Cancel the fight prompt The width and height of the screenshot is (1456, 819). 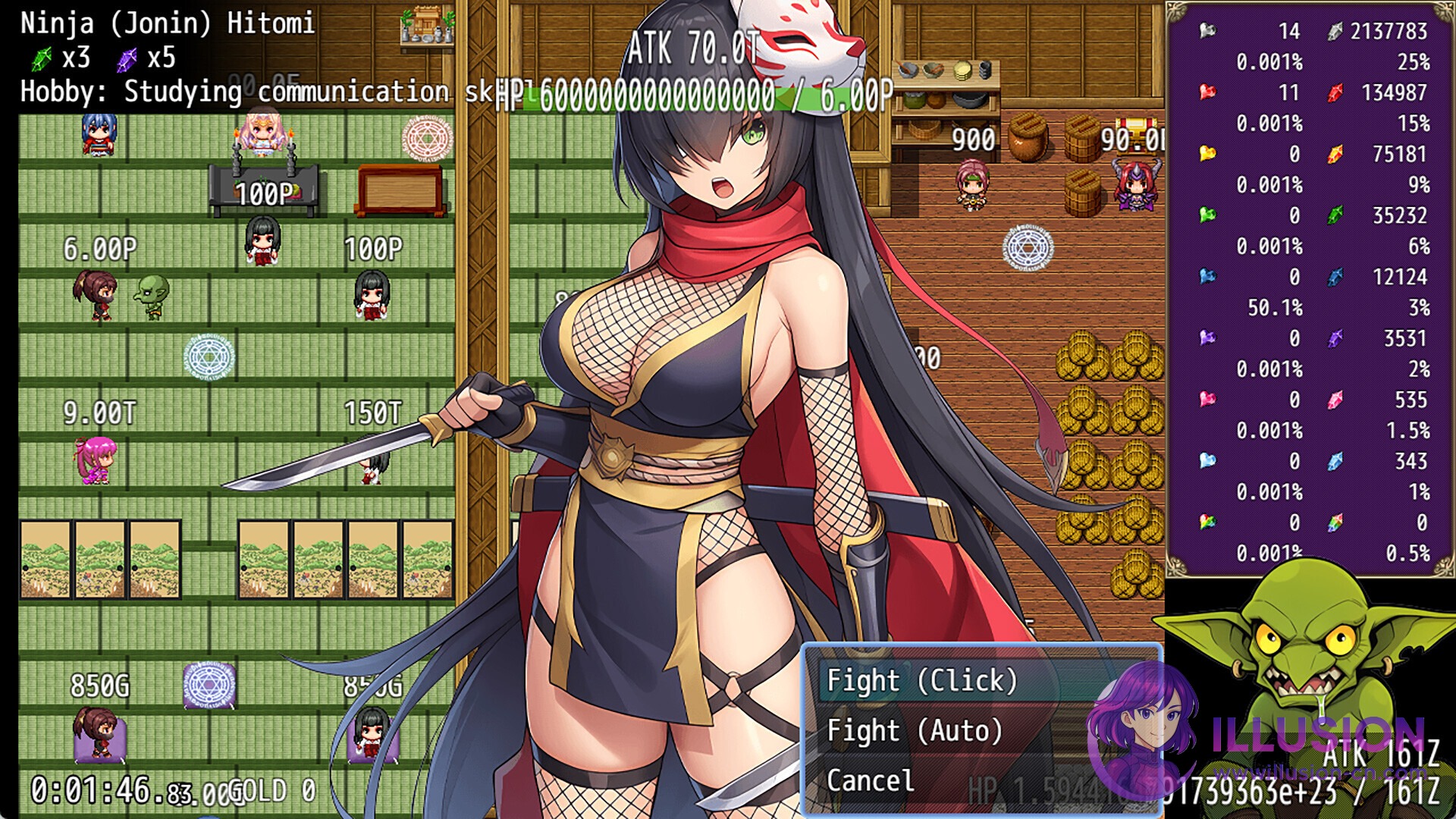[871, 781]
